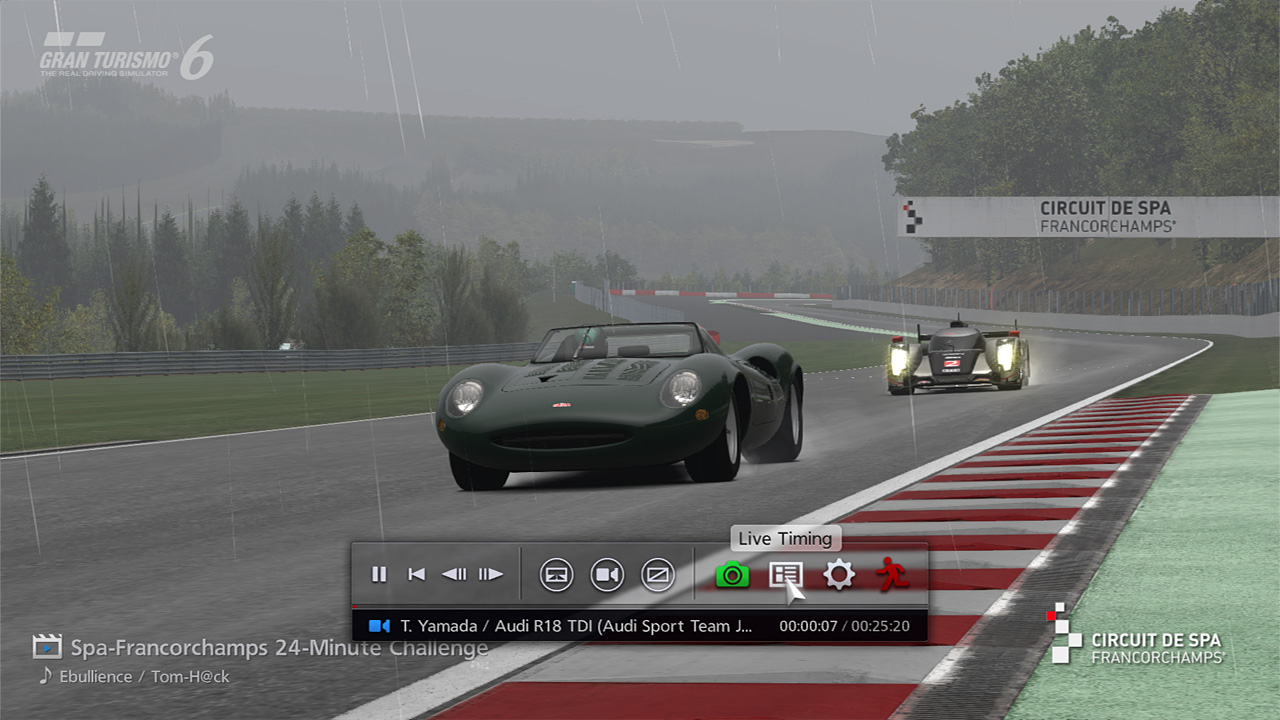The width and height of the screenshot is (1280, 720).
Task: Step the replay backward one frame
Action: 454,574
